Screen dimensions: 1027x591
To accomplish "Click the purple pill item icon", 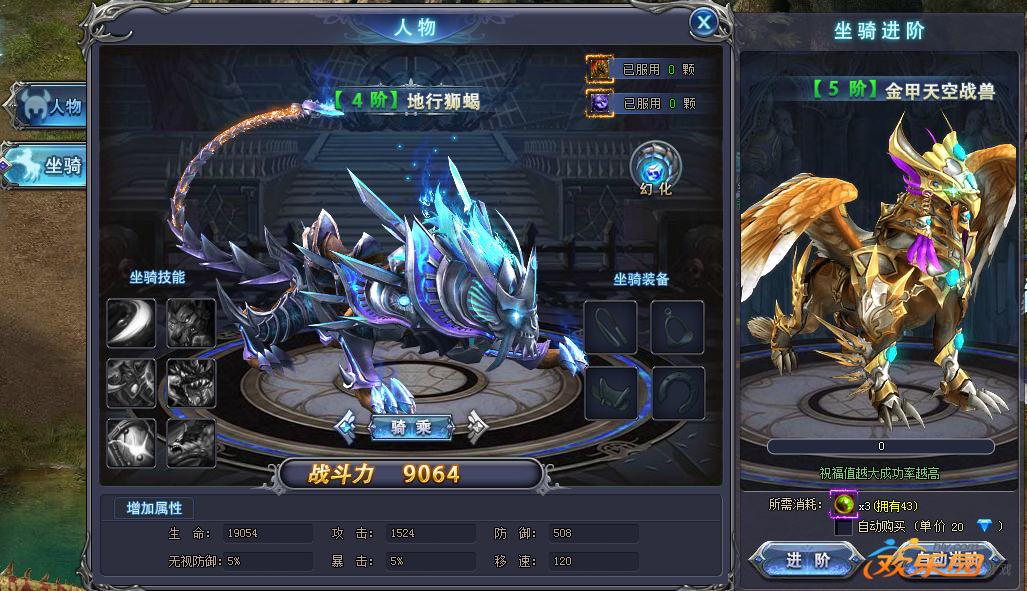I will (599, 102).
